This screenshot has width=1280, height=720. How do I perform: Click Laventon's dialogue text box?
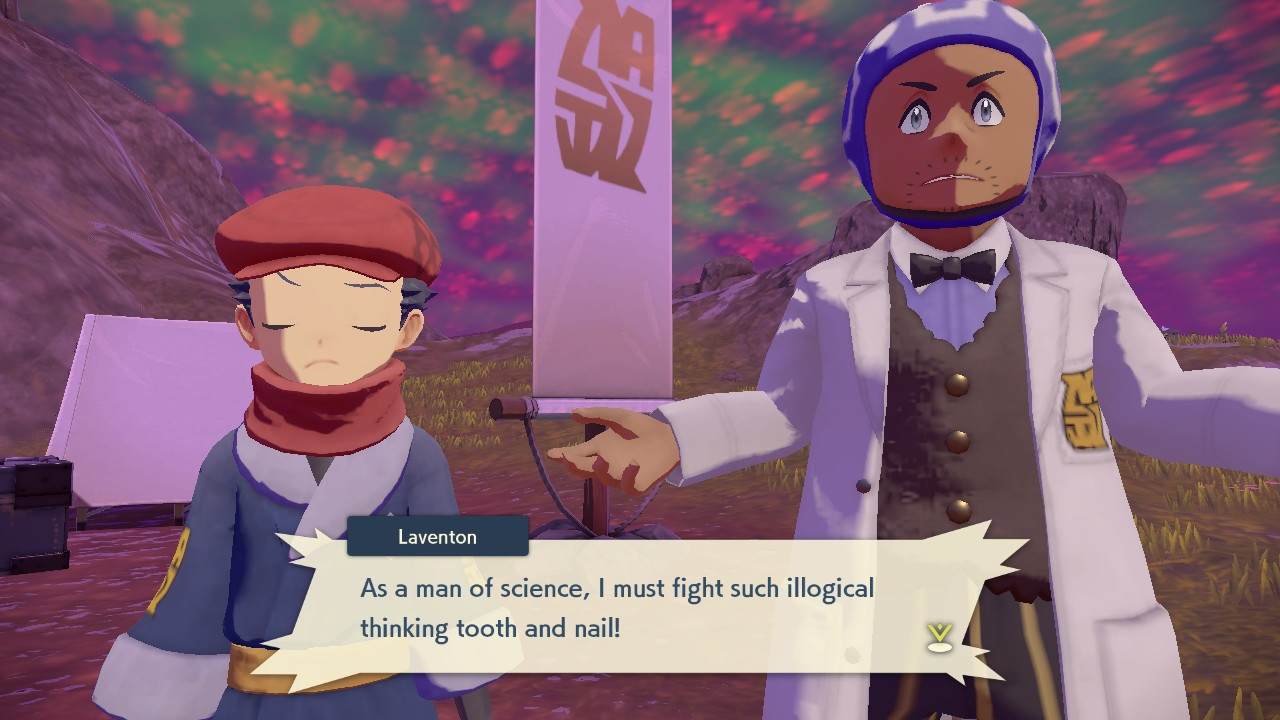640,606
